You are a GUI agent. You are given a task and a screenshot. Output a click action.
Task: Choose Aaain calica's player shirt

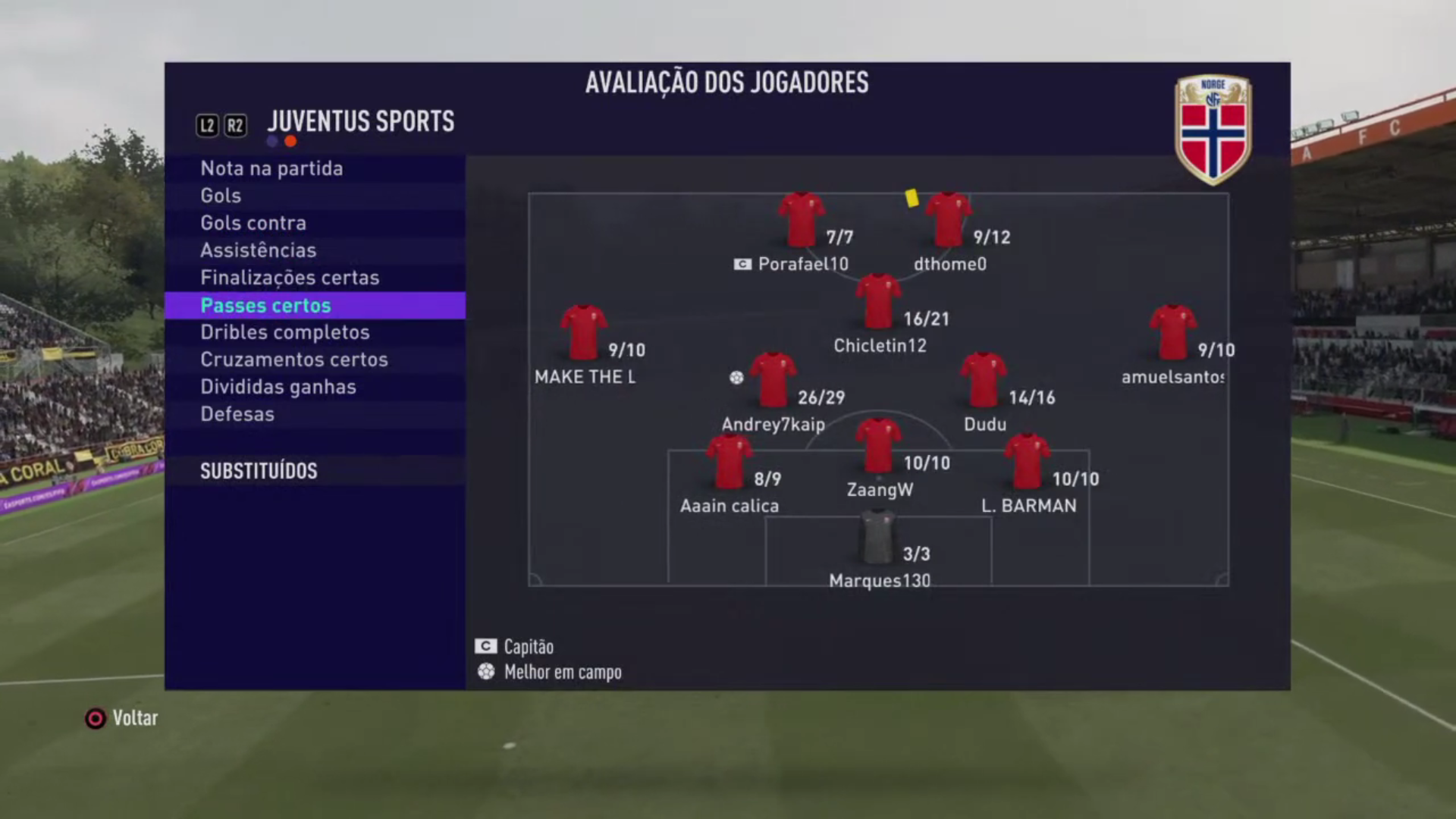pyautogui.click(x=729, y=462)
